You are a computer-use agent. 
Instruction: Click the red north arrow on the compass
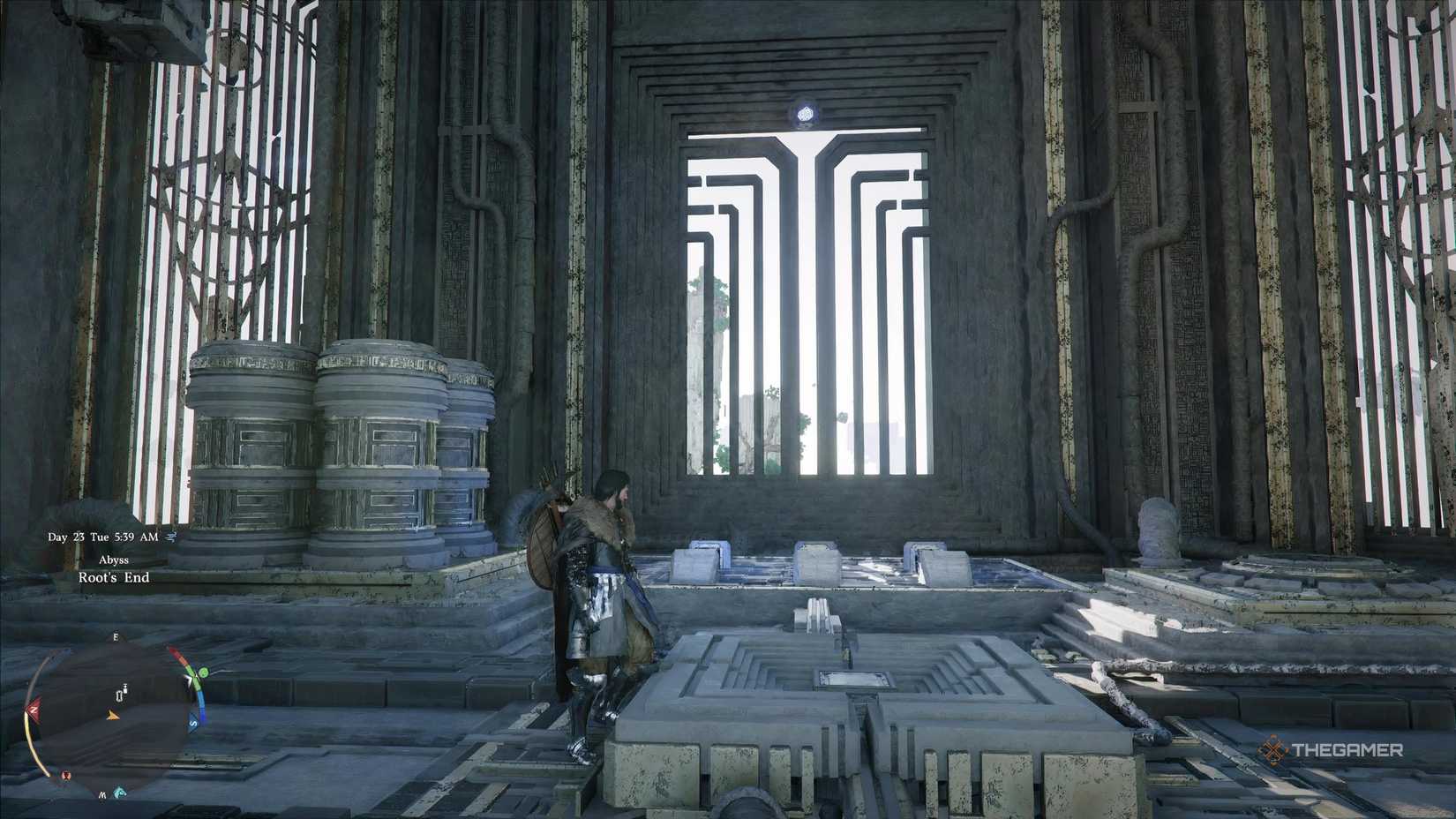click(34, 710)
